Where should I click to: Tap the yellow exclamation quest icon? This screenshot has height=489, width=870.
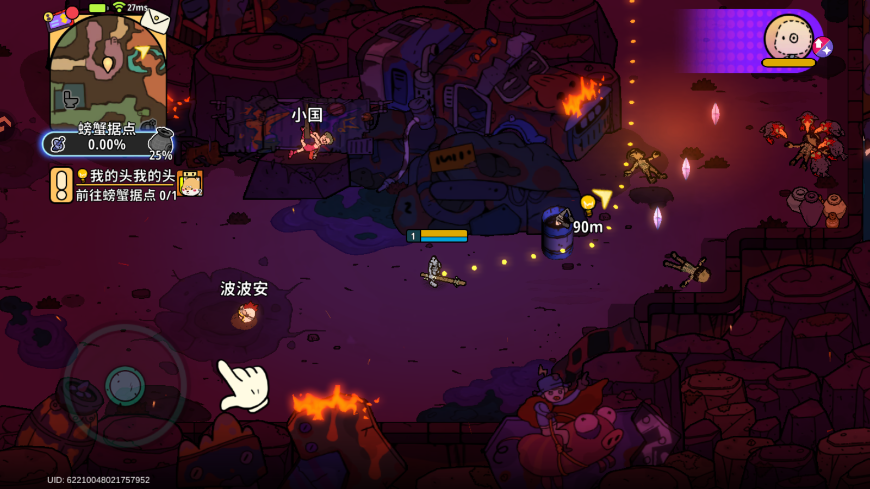tap(61, 185)
